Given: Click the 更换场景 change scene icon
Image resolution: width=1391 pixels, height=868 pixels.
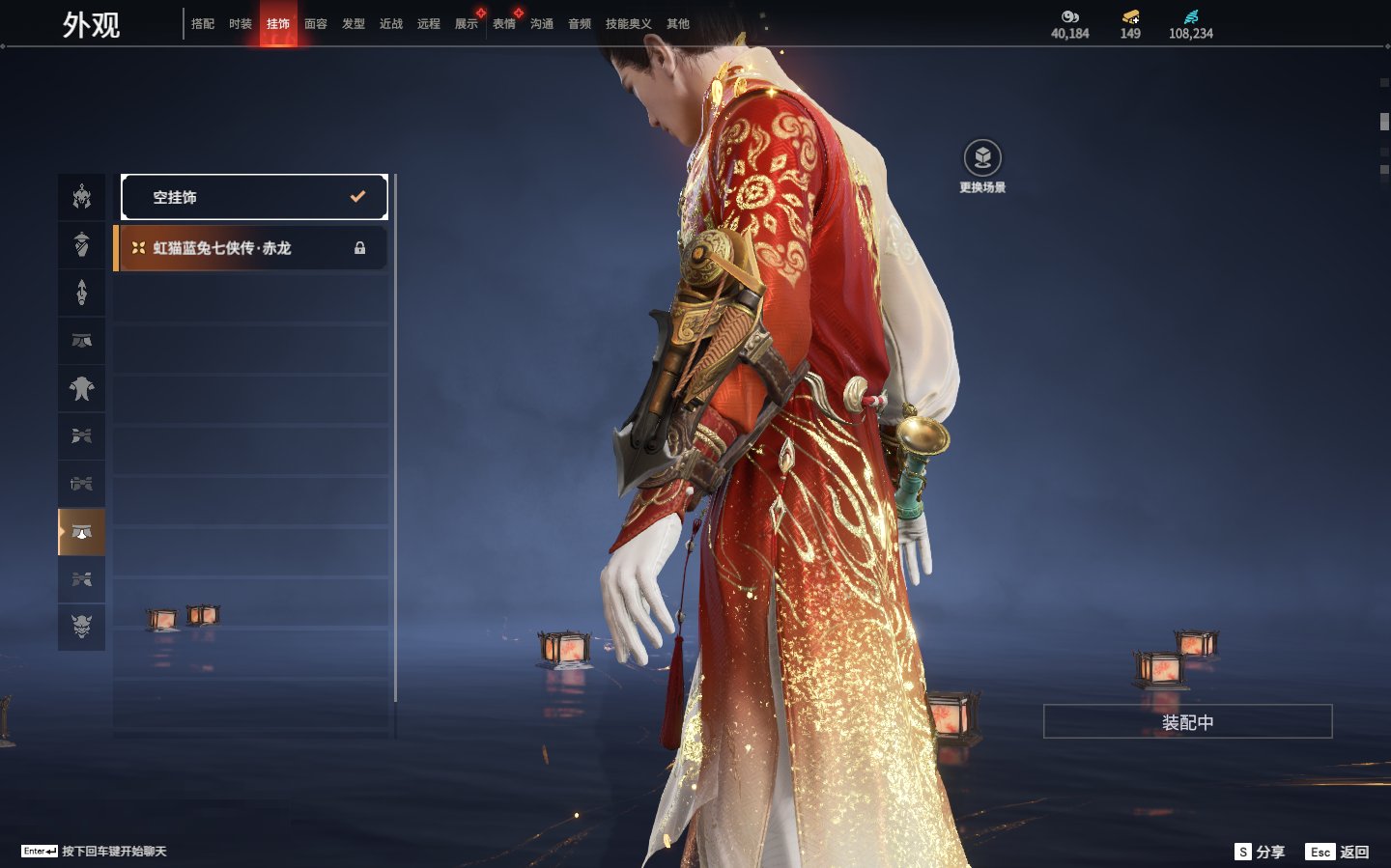Looking at the screenshot, I should [982, 159].
